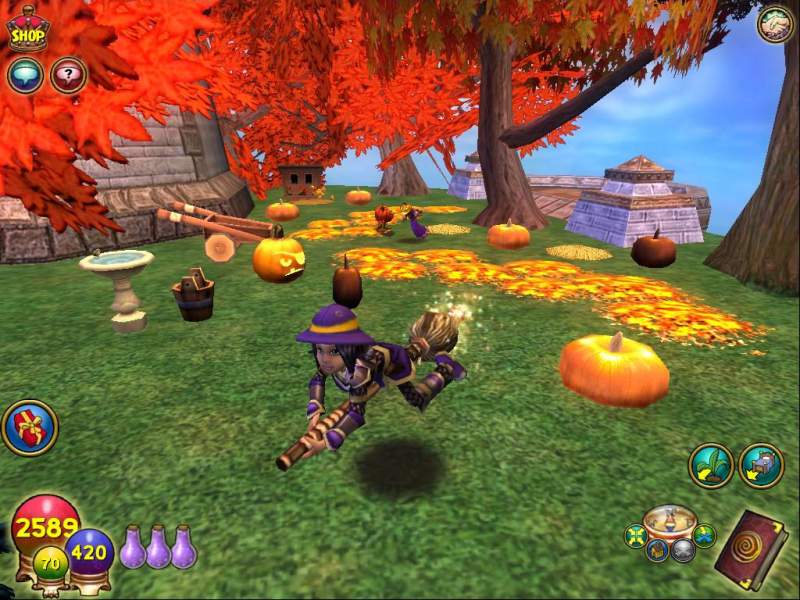Open the gardening plant button
The width and height of the screenshot is (800, 600).
click(x=711, y=465)
